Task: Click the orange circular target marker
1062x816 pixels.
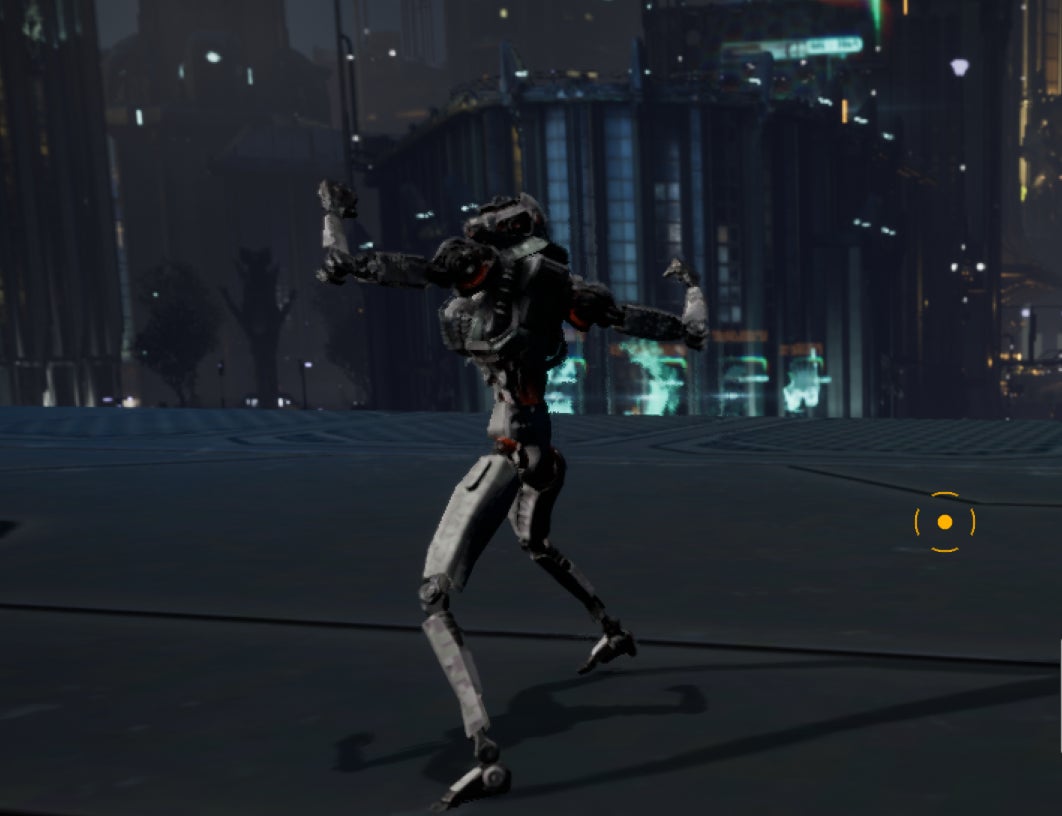Action: 944,522
